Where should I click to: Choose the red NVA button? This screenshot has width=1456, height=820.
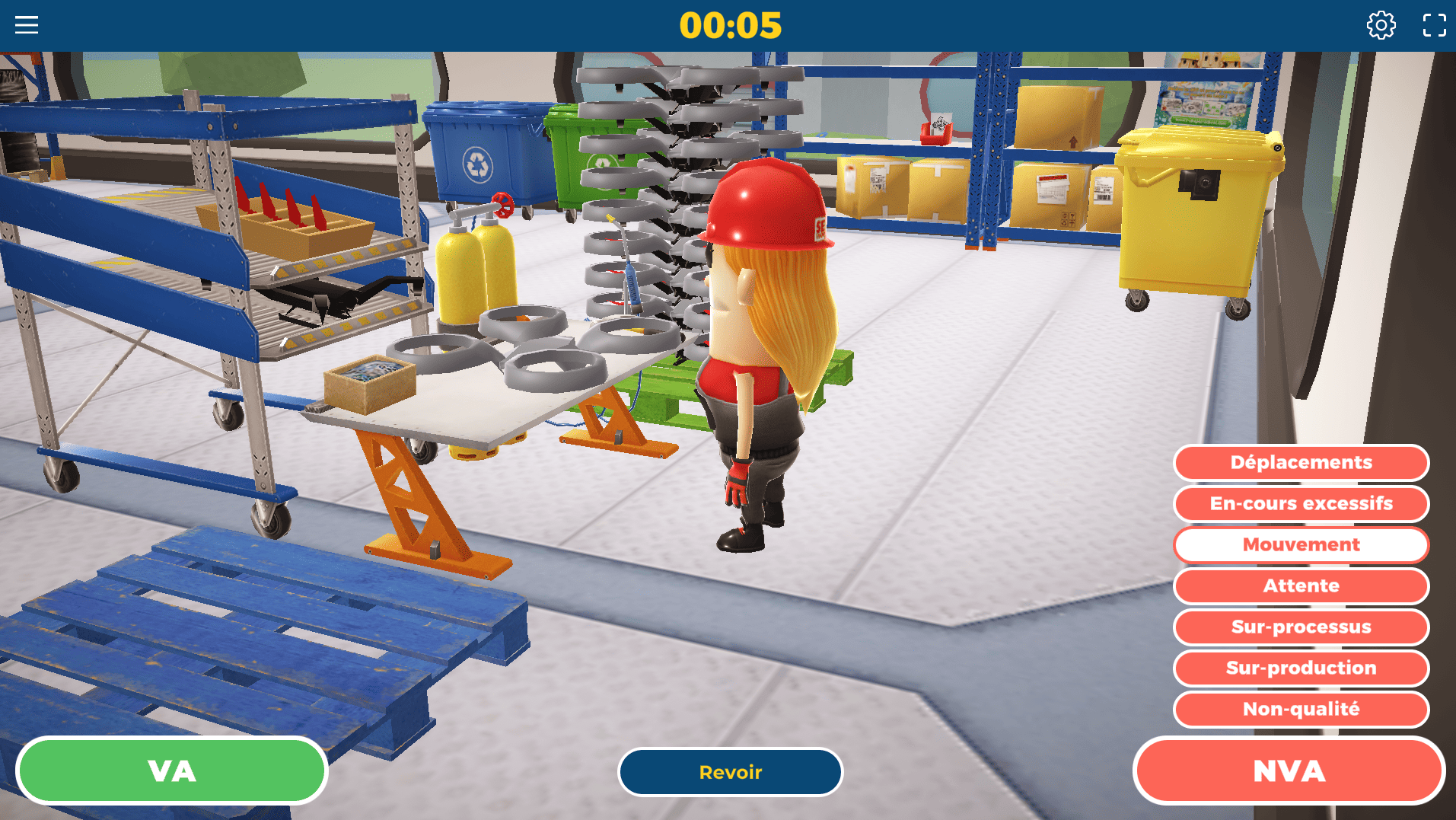tap(1289, 771)
